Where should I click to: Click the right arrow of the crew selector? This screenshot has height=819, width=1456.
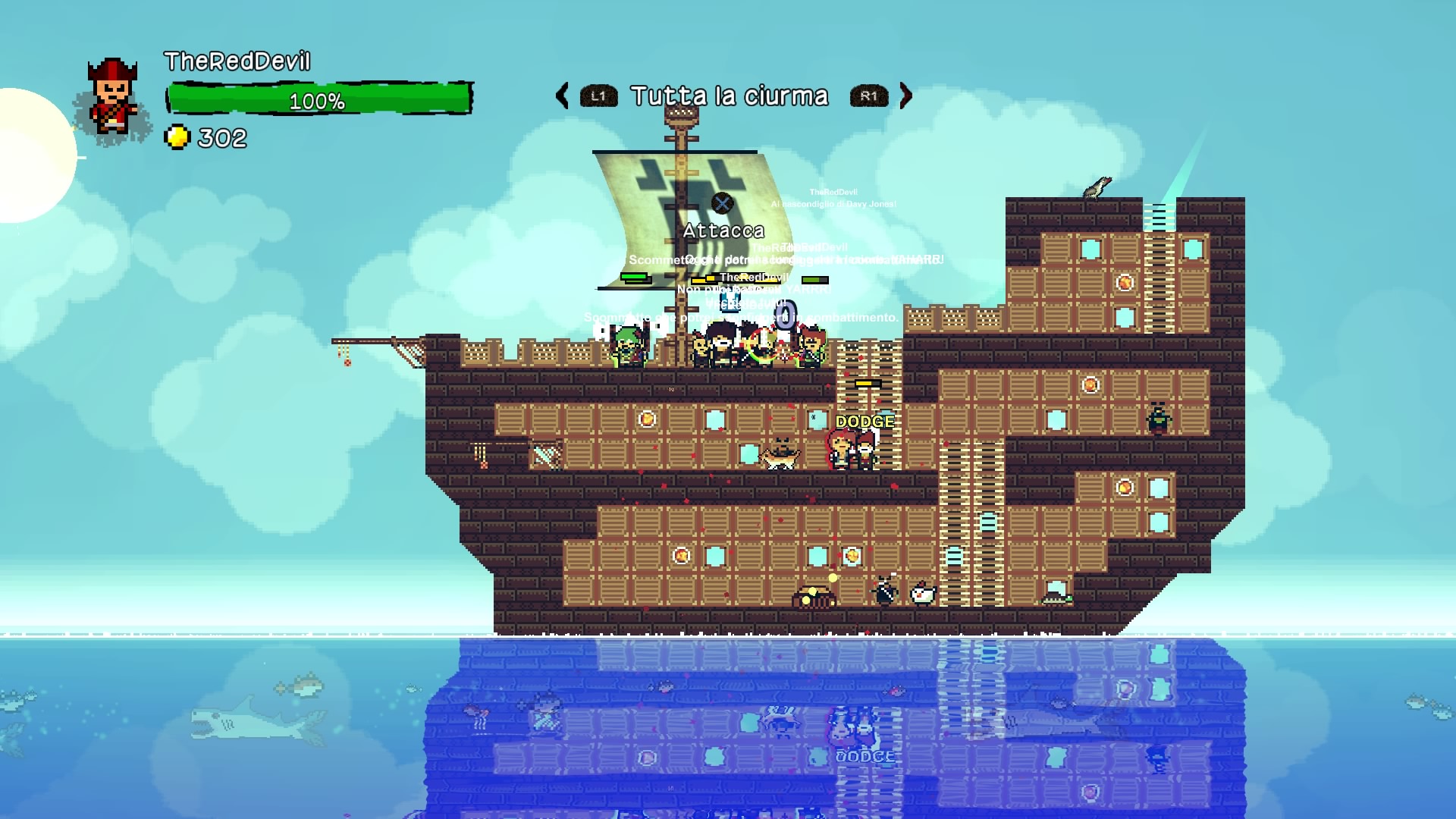click(905, 96)
